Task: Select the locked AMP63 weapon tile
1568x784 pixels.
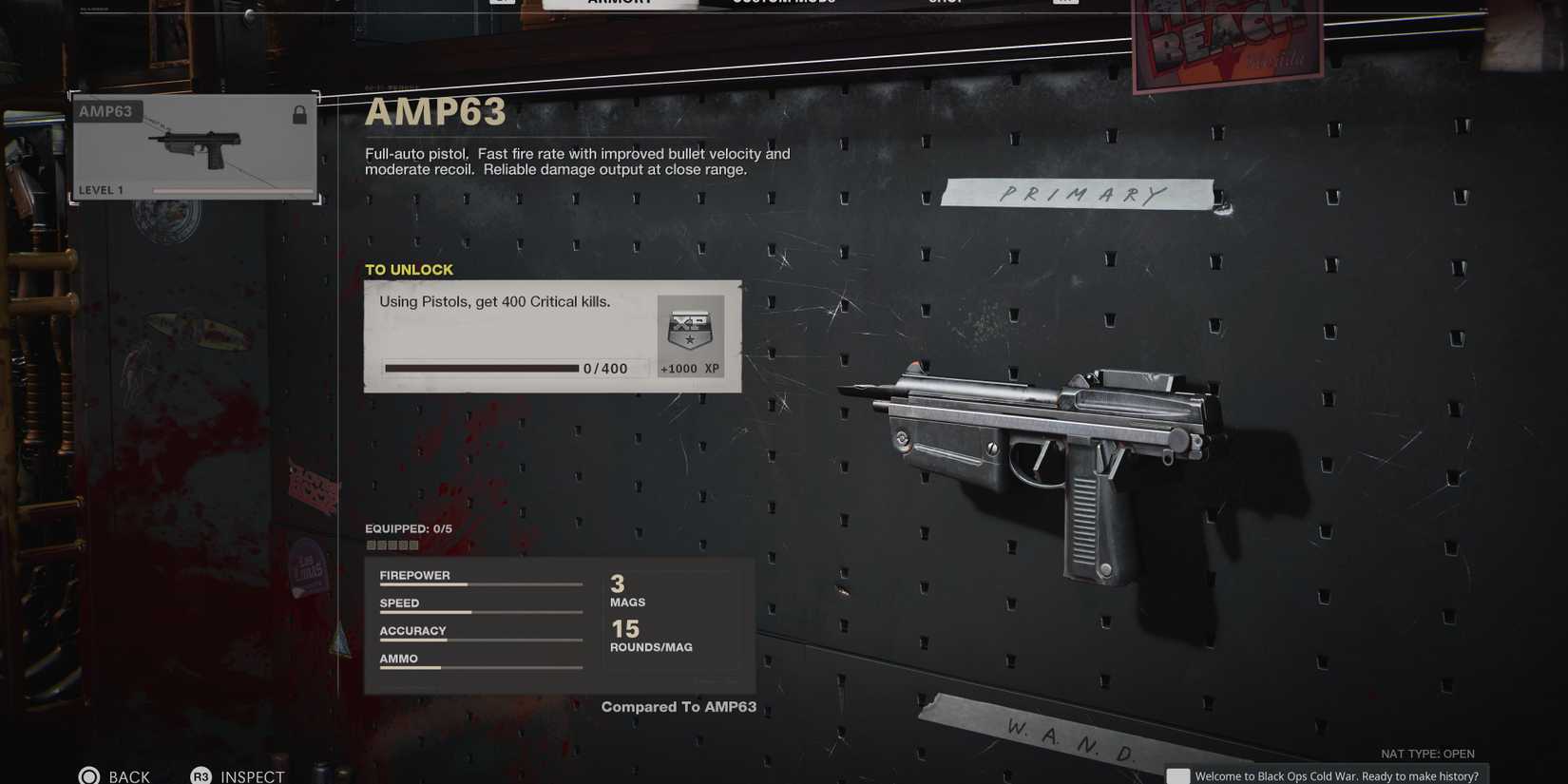Action: click(195, 147)
